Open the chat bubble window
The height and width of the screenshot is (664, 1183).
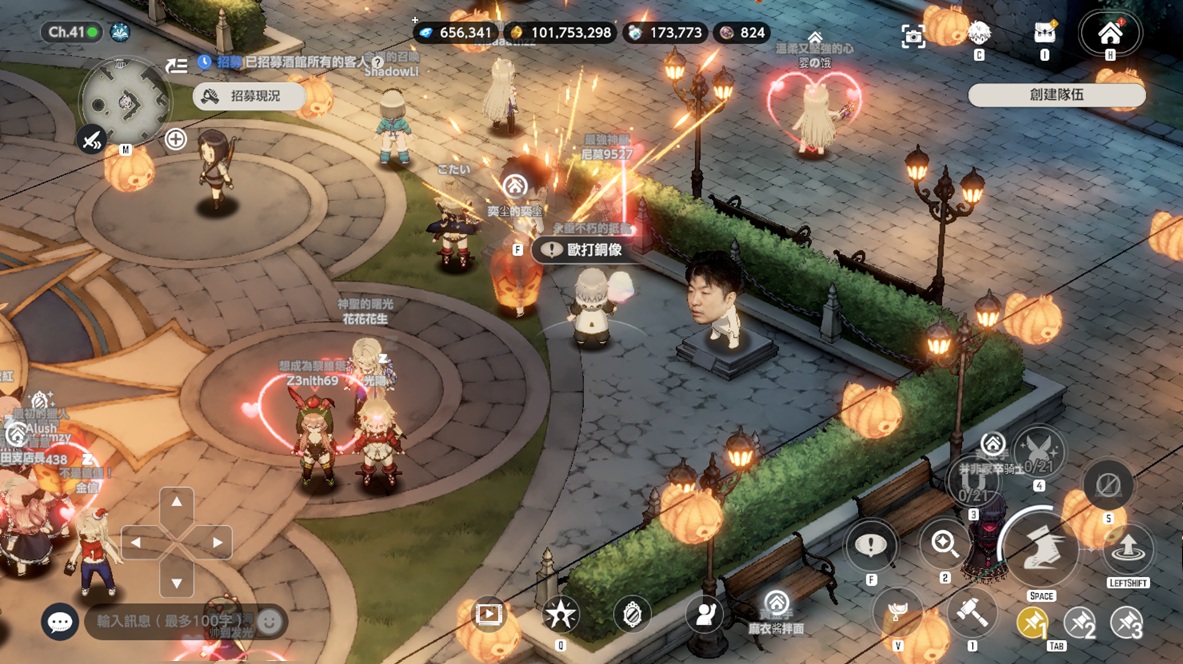[60, 622]
